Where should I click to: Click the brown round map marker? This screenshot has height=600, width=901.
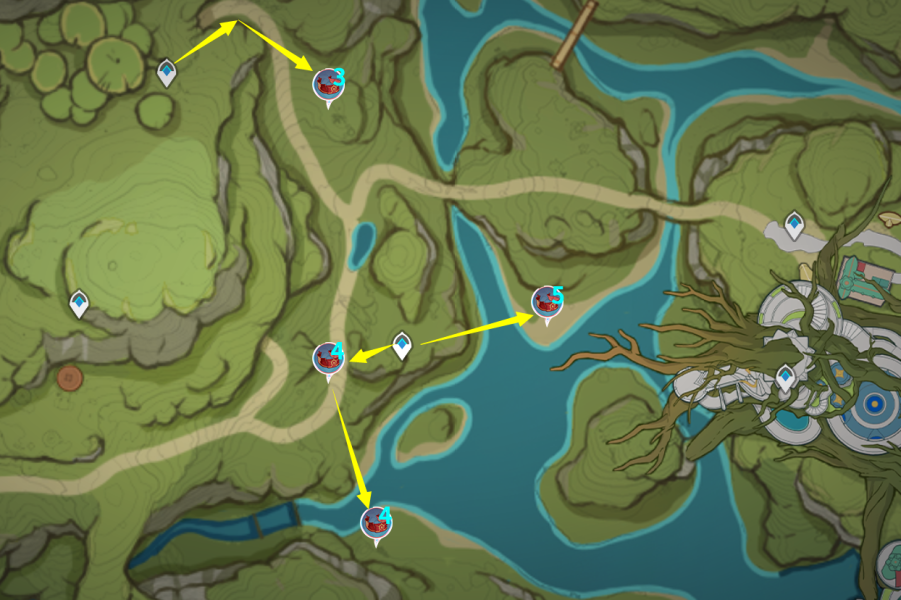(69, 377)
